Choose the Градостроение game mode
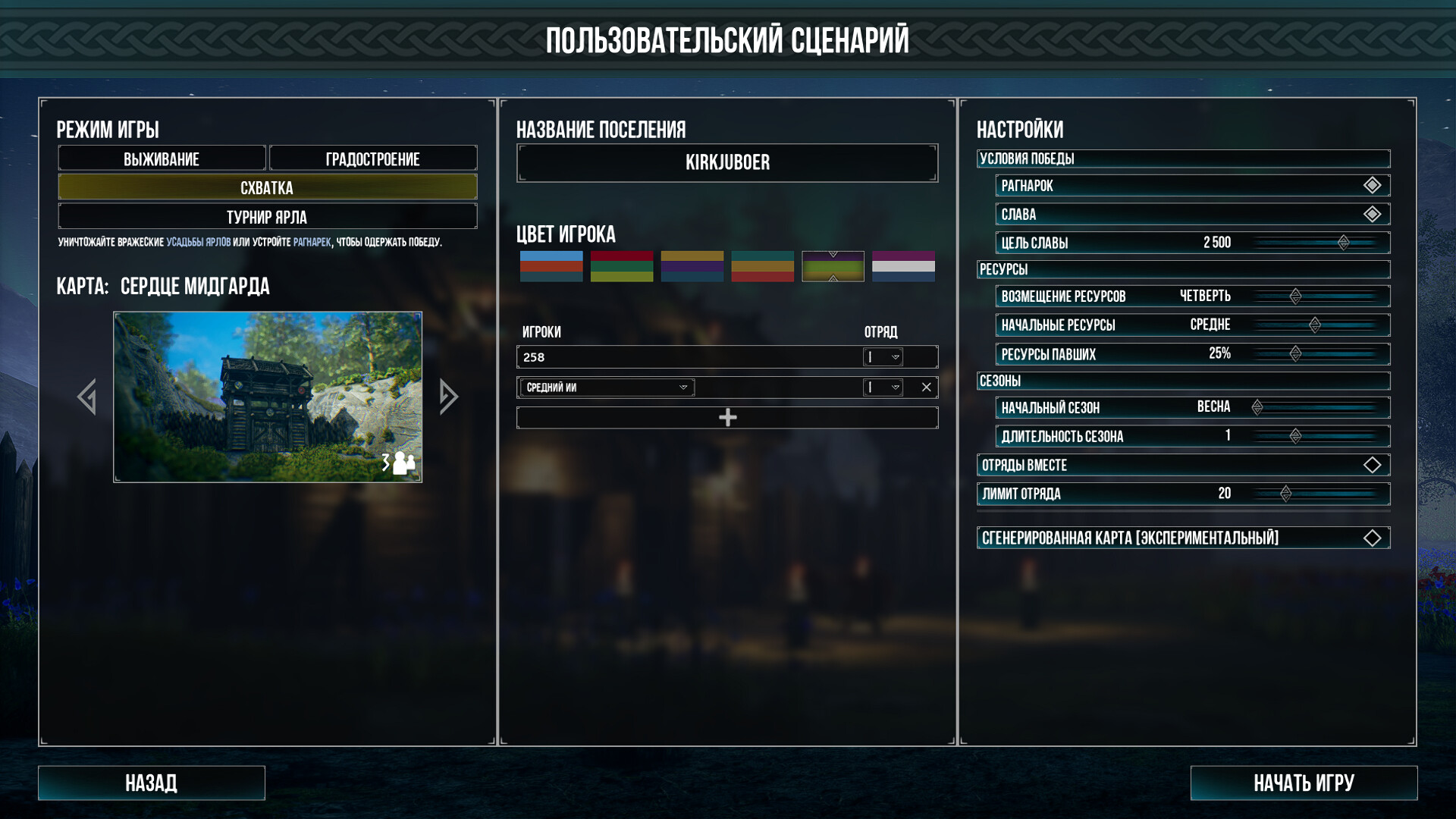The width and height of the screenshot is (1456, 819). [372, 159]
